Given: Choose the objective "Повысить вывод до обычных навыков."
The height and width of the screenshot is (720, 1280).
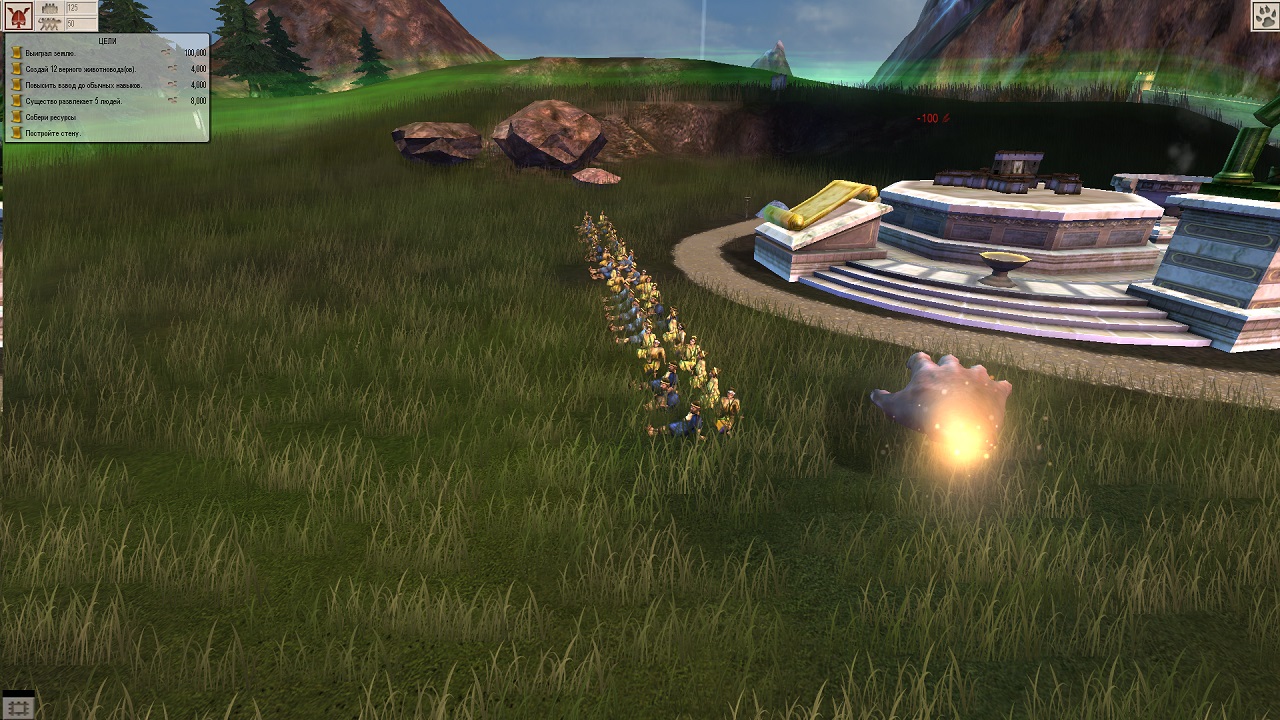Looking at the screenshot, I should [84, 85].
